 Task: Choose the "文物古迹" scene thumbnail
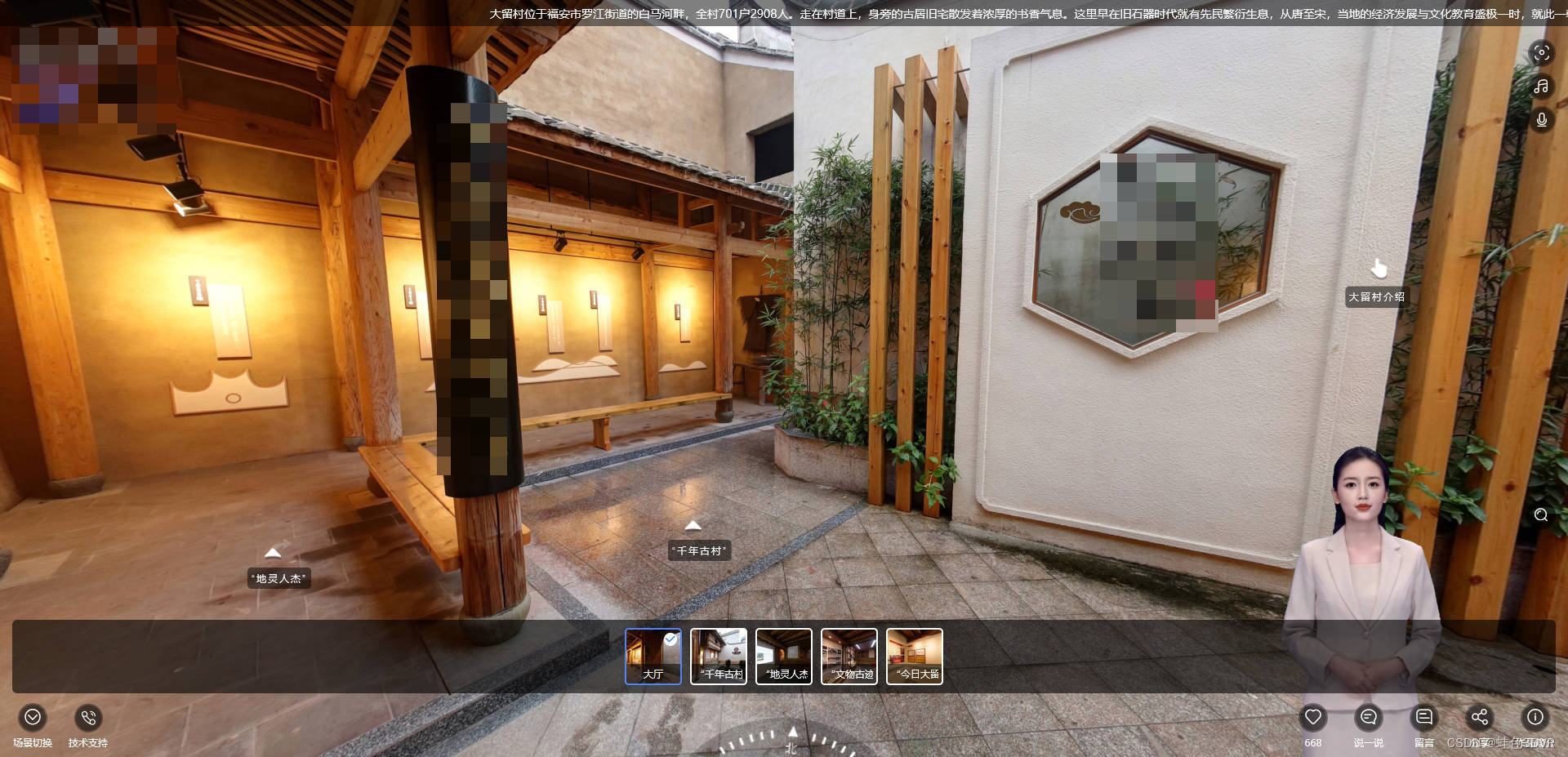849,656
